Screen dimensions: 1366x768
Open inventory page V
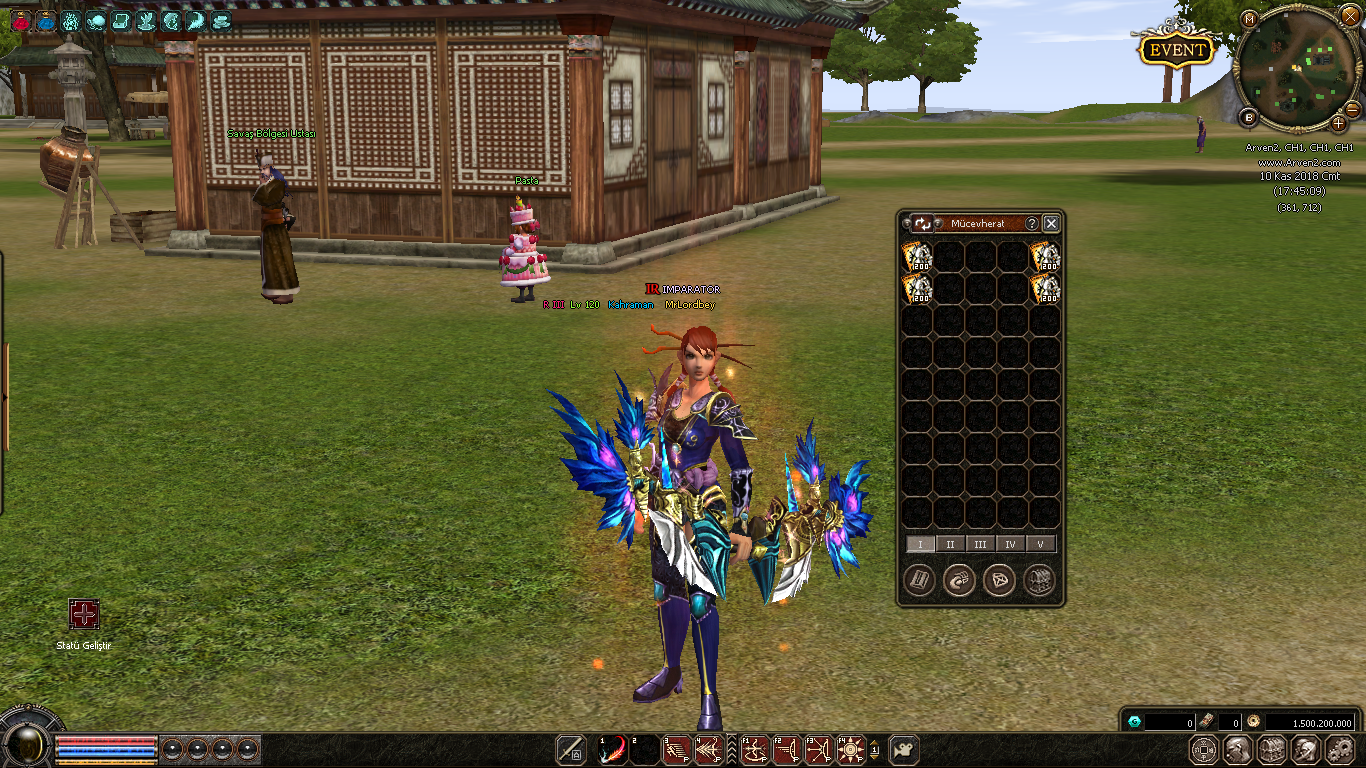pyautogui.click(x=1041, y=545)
